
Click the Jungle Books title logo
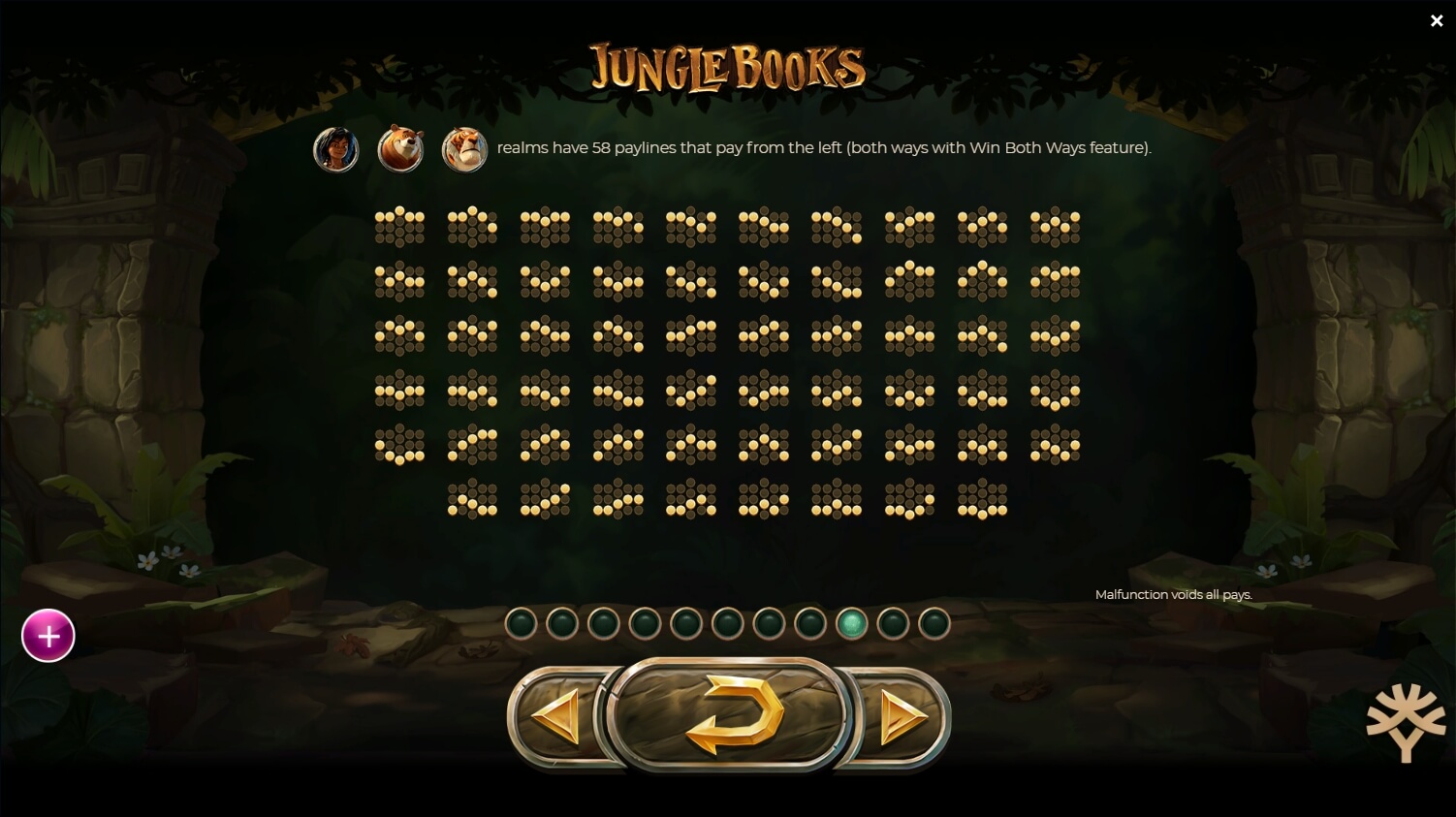pos(728,66)
